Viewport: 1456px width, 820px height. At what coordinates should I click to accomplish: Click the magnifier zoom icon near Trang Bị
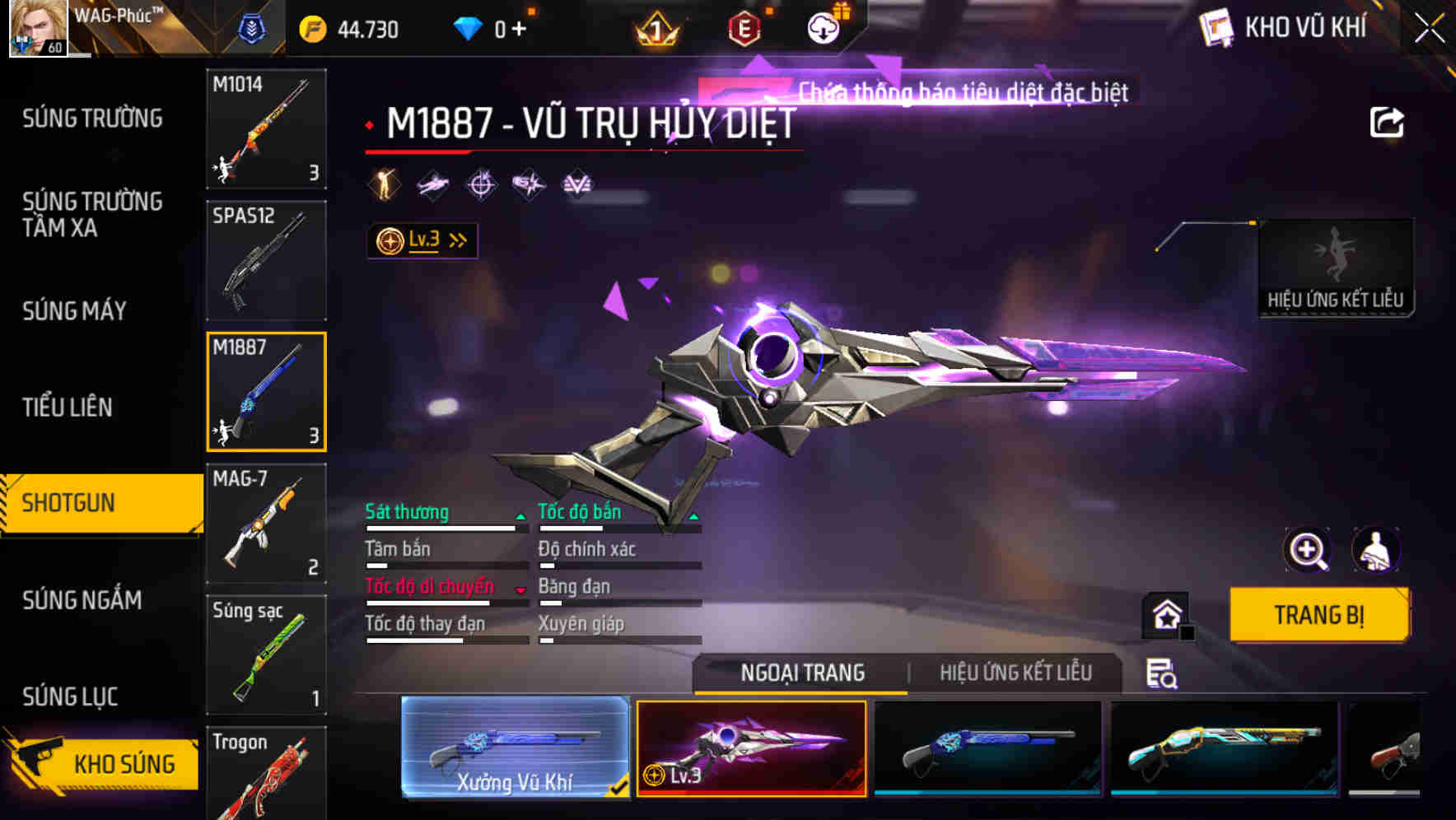point(1307,550)
